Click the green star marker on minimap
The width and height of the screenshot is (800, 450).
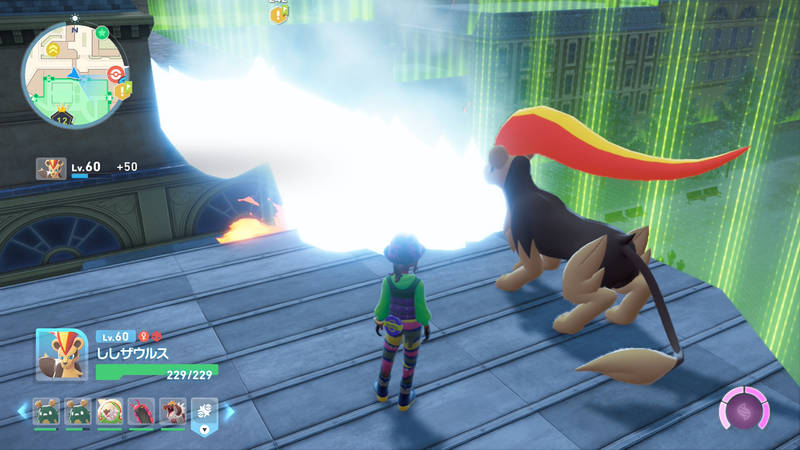point(102,35)
